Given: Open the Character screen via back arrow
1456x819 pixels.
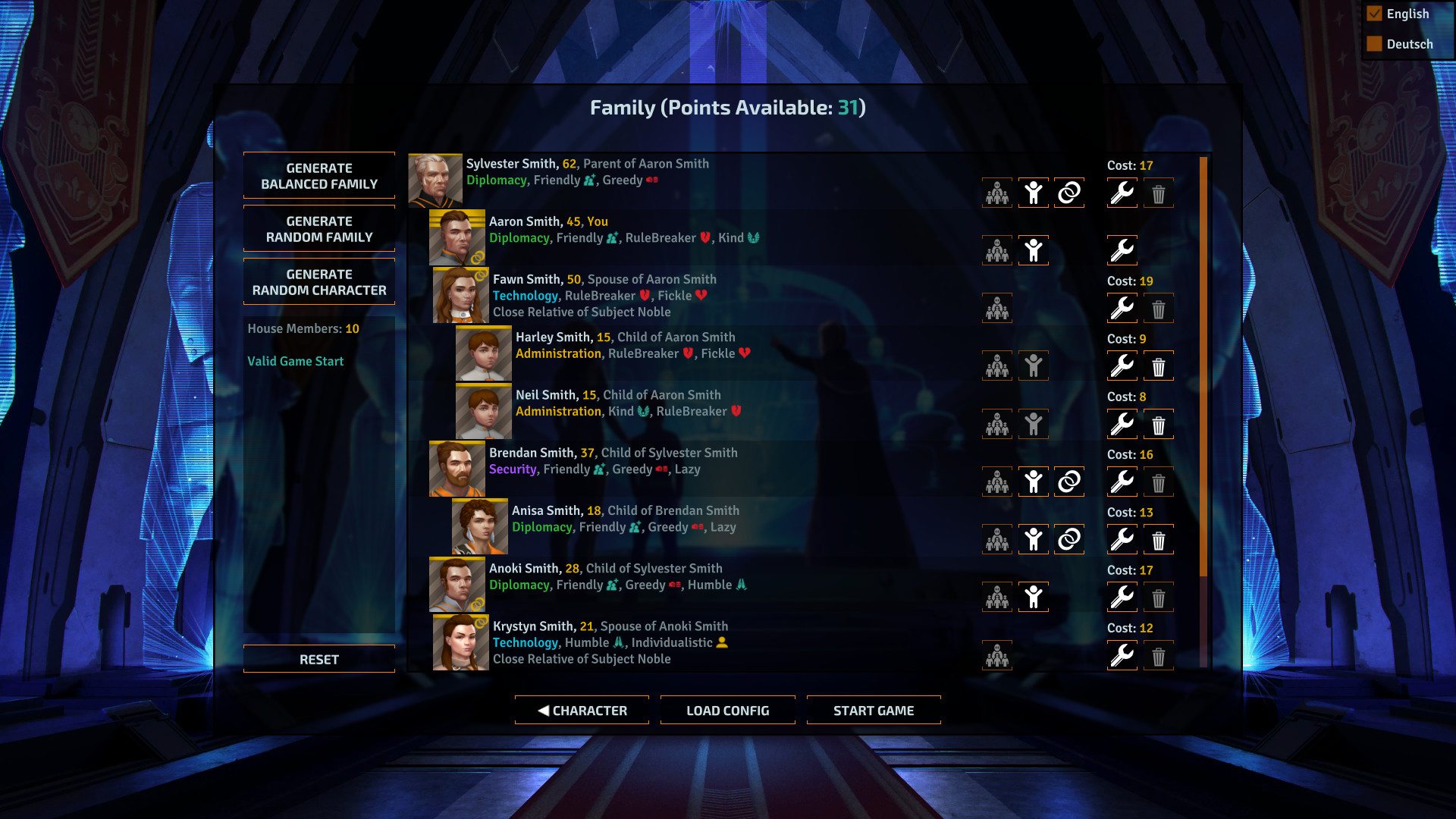Looking at the screenshot, I should (582, 710).
